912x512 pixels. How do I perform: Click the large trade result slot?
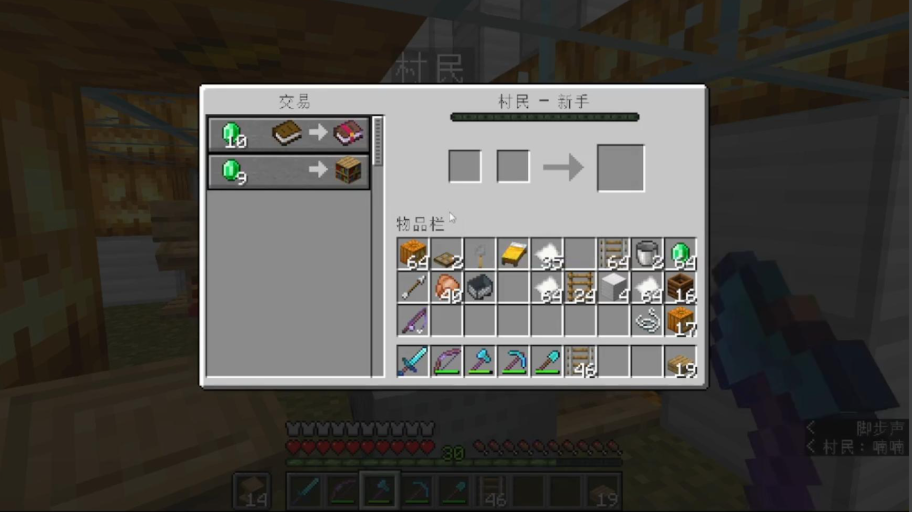coord(620,167)
